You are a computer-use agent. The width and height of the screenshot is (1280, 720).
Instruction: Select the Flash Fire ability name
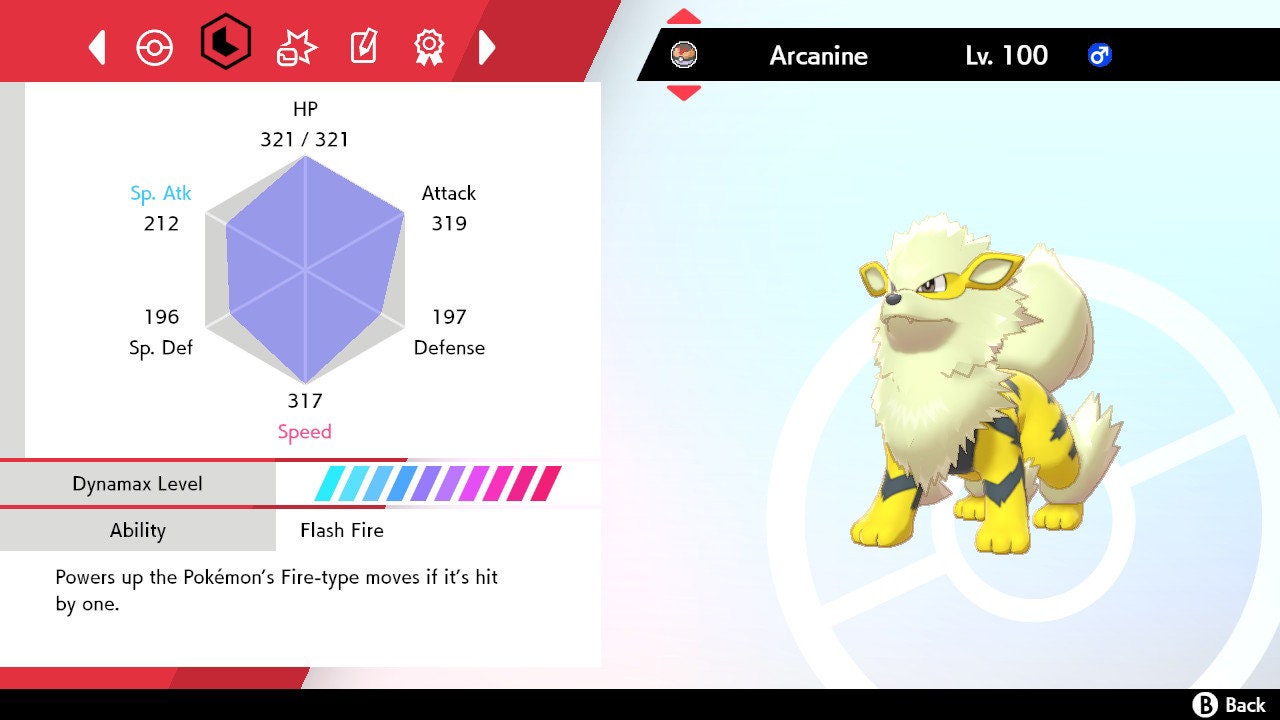click(341, 530)
